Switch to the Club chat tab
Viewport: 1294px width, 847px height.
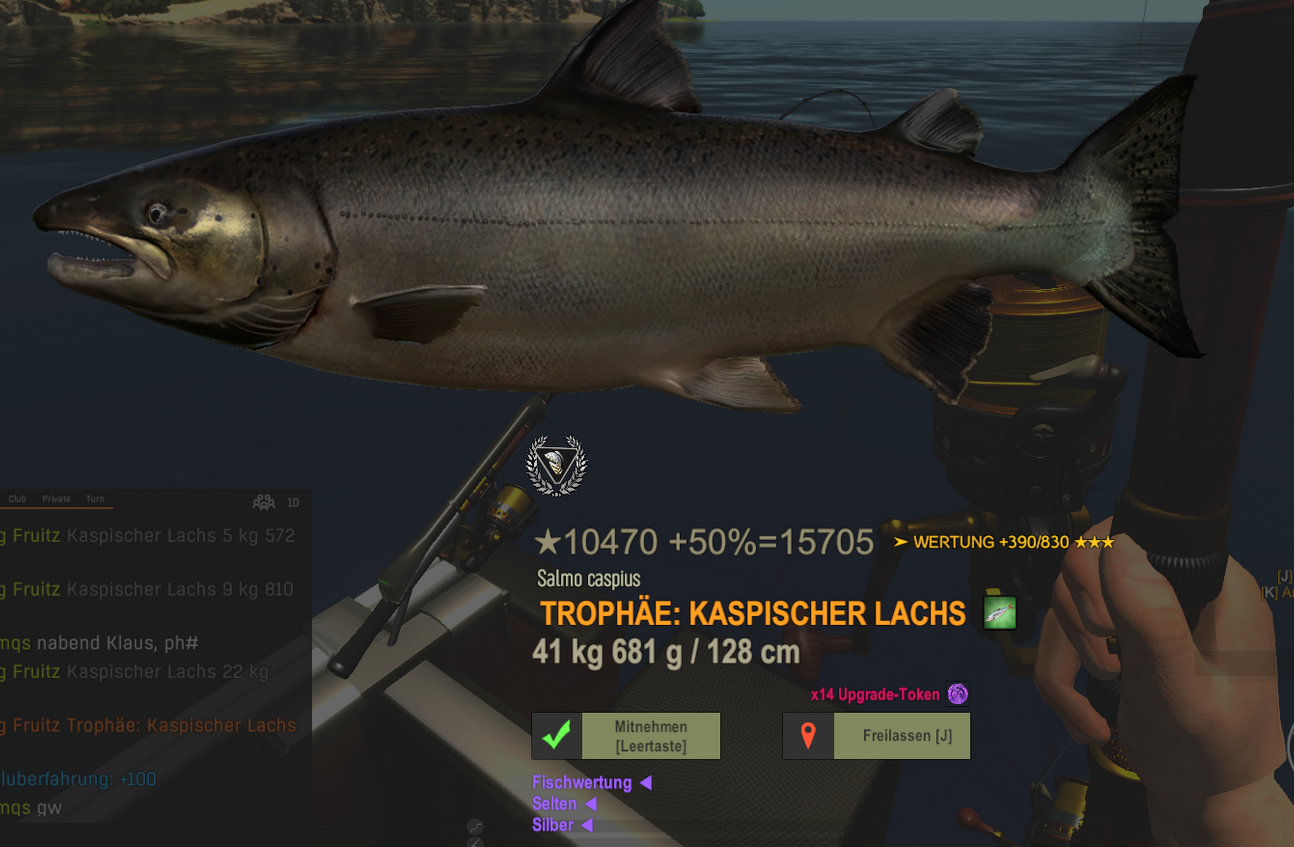18,499
